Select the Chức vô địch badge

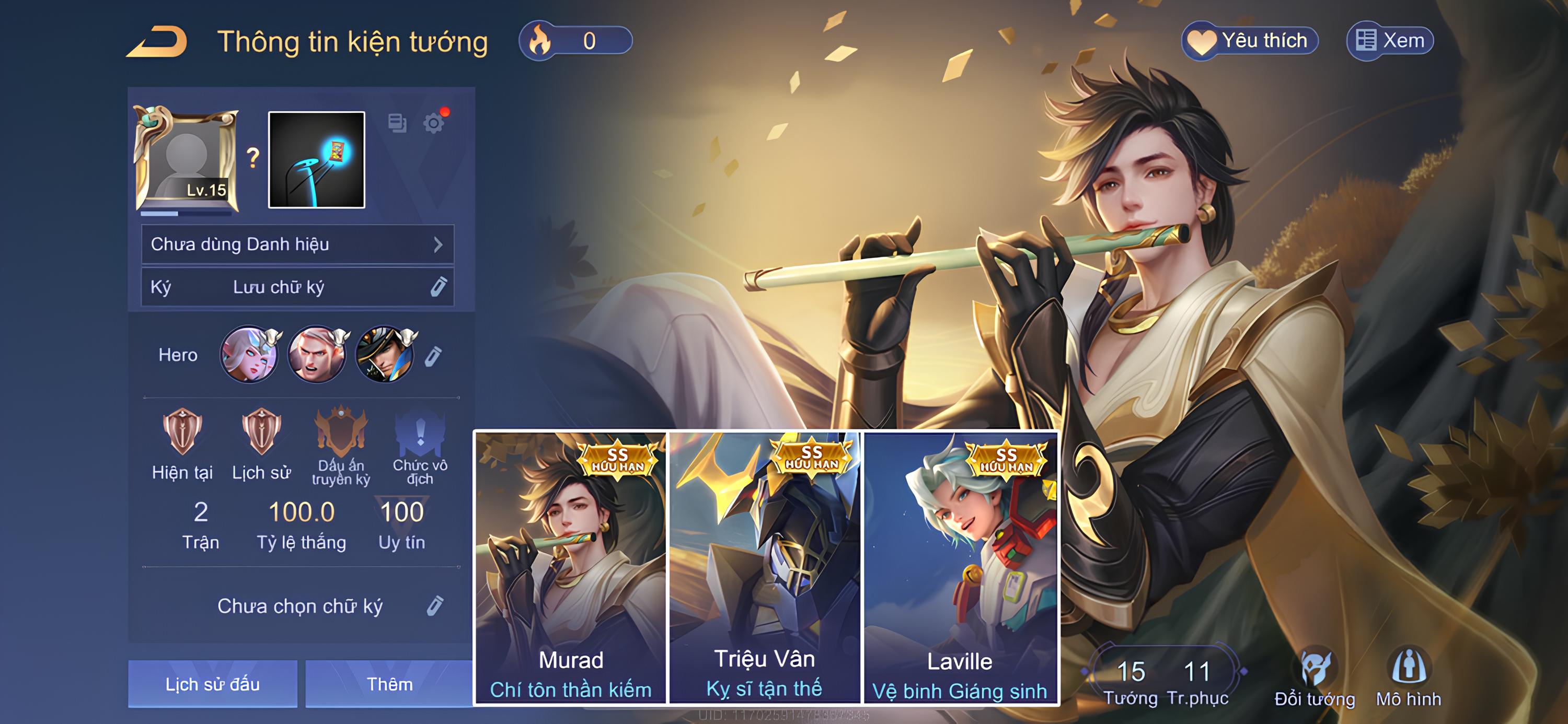point(420,433)
